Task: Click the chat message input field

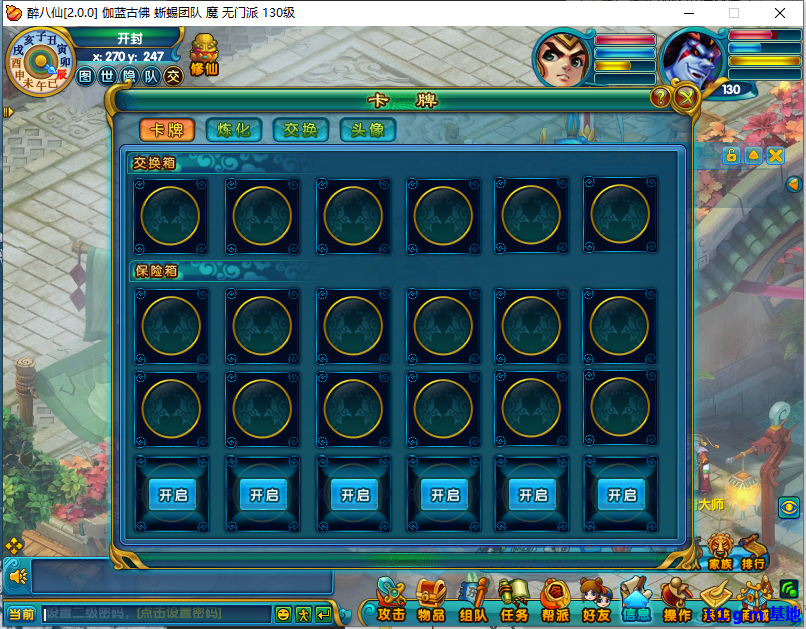Action: 157,613
